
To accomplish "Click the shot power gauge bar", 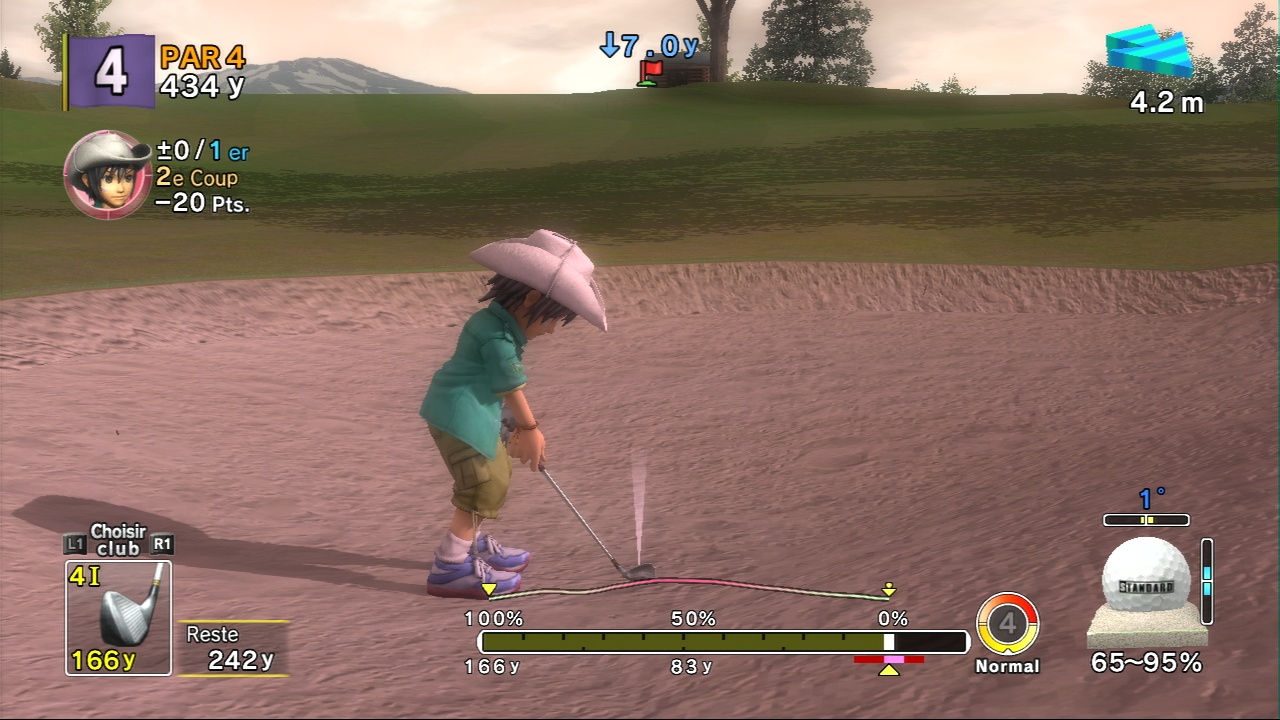I will (x=723, y=642).
